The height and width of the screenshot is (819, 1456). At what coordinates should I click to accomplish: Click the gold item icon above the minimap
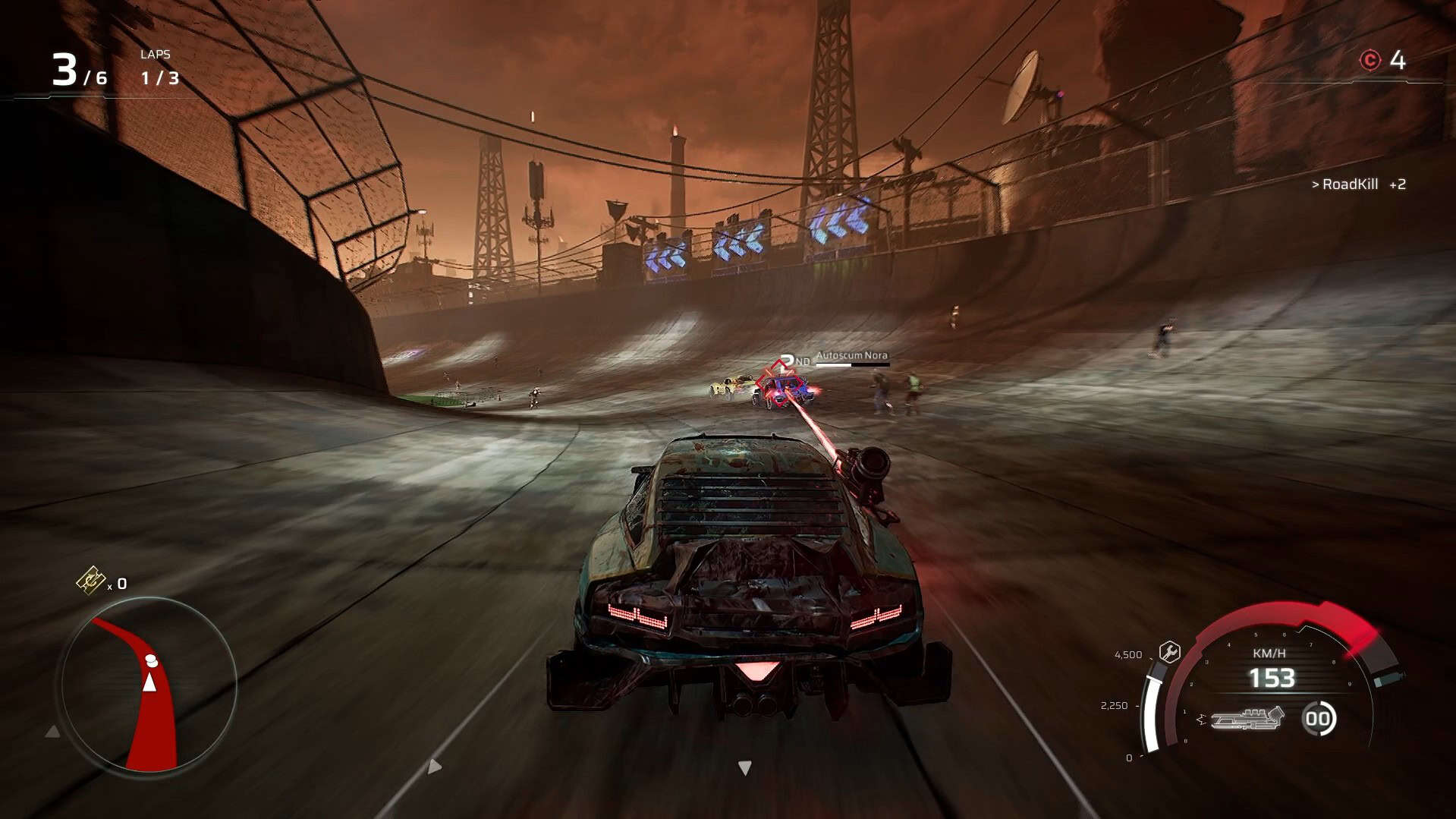90,581
